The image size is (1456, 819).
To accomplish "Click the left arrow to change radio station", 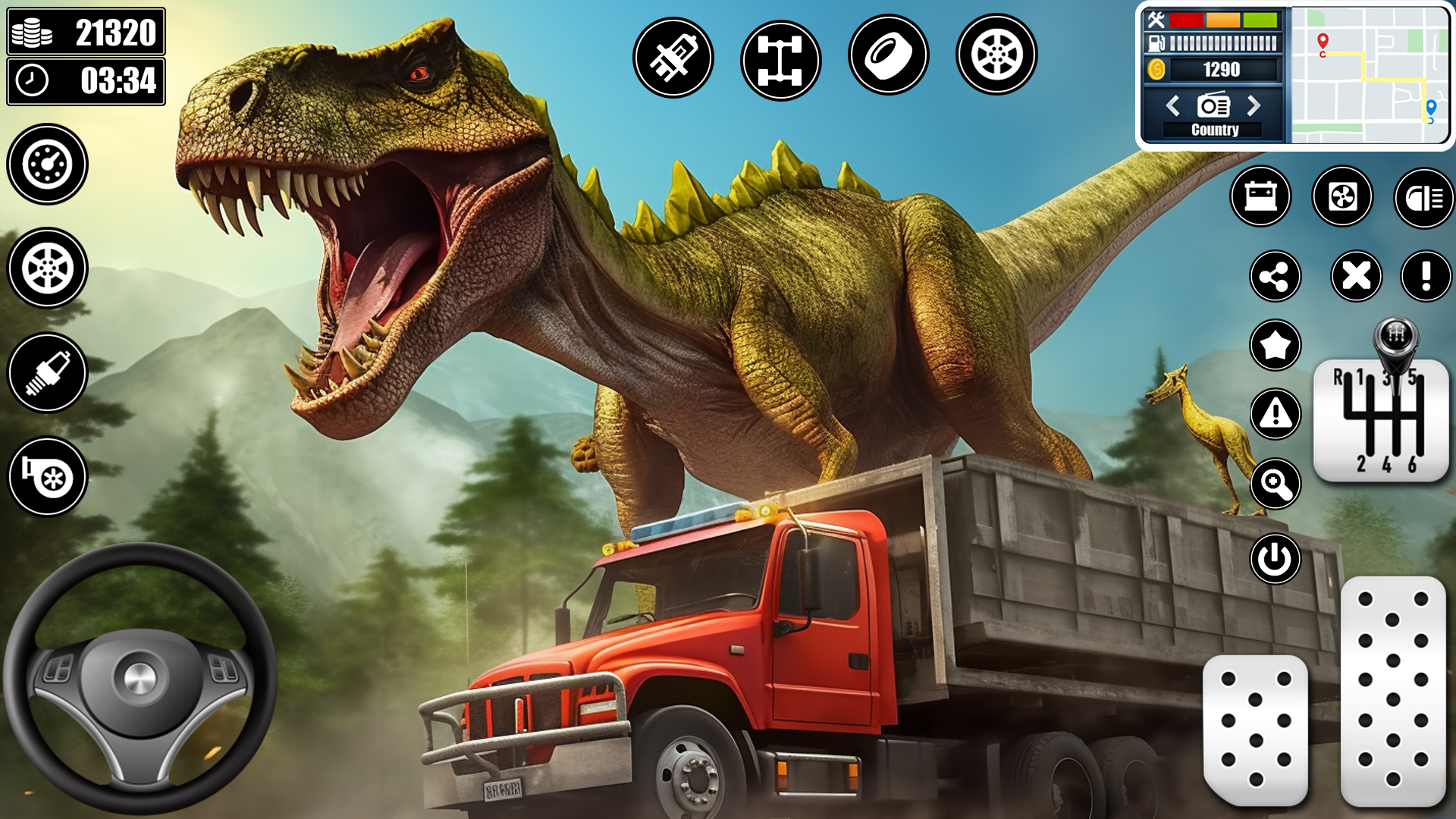I will 1172,107.
